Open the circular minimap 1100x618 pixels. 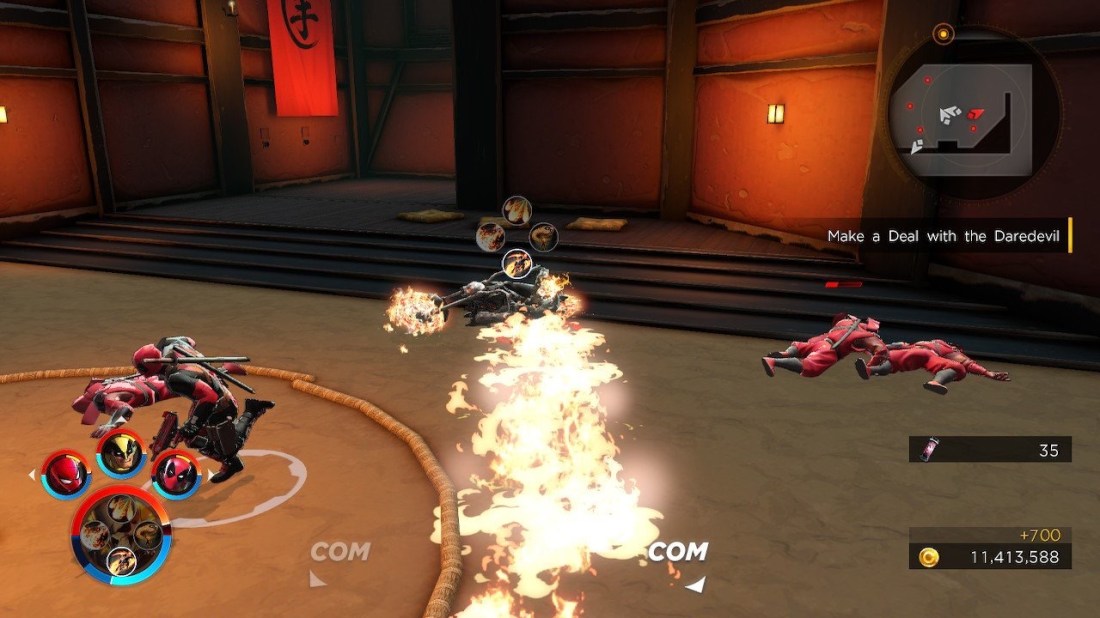960,115
